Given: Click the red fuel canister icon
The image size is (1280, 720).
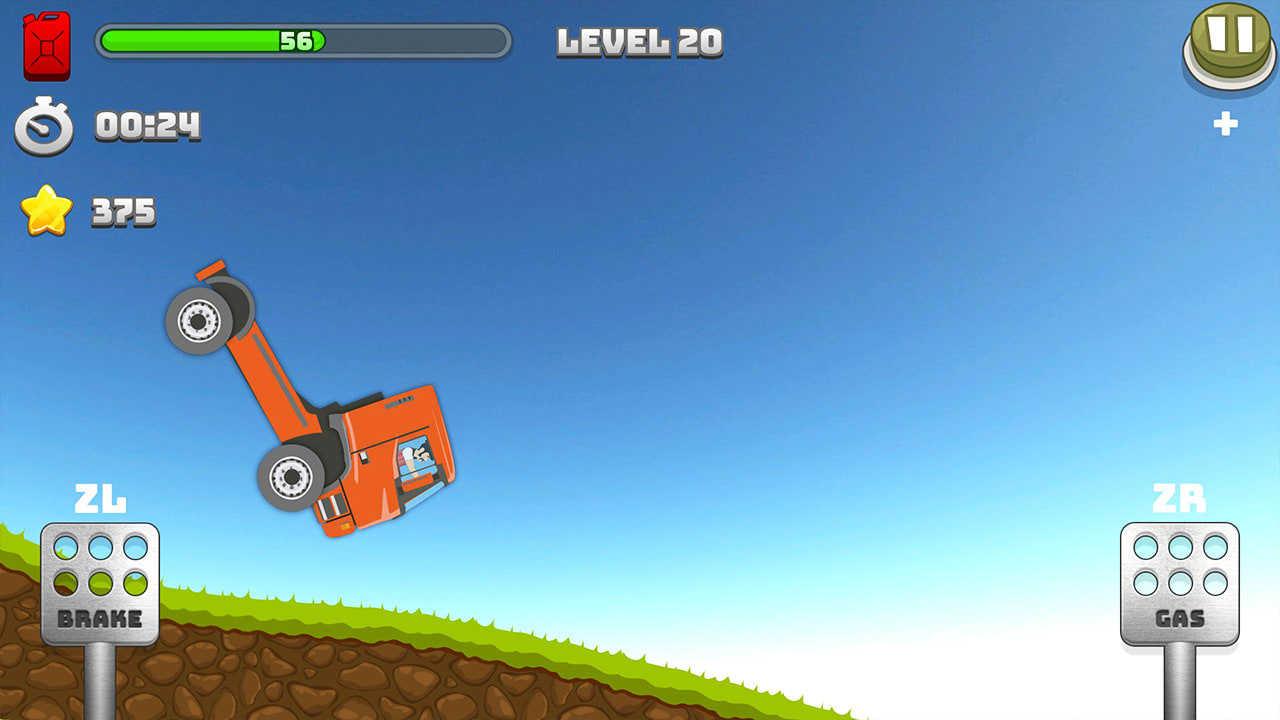Looking at the screenshot, I should click(47, 46).
